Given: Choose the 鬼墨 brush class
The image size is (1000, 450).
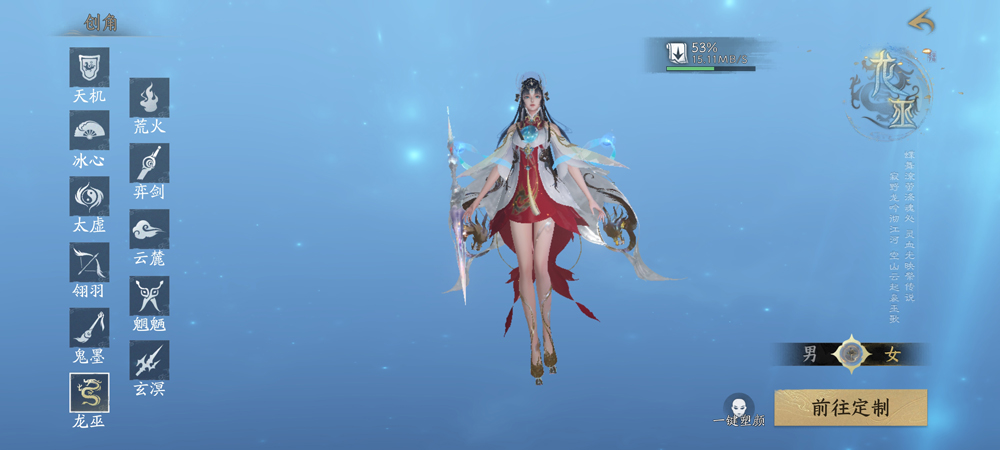Looking at the screenshot, I should [89, 328].
